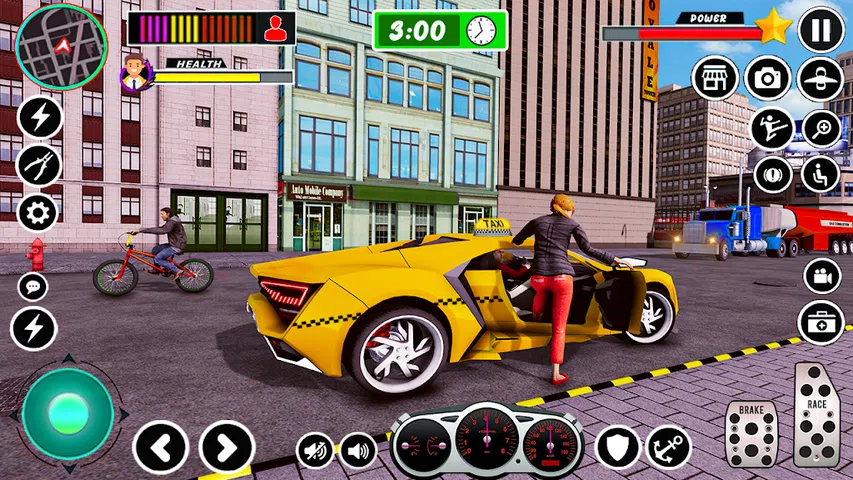Click the magnifier zoom-in icon

tap(820, 127)
